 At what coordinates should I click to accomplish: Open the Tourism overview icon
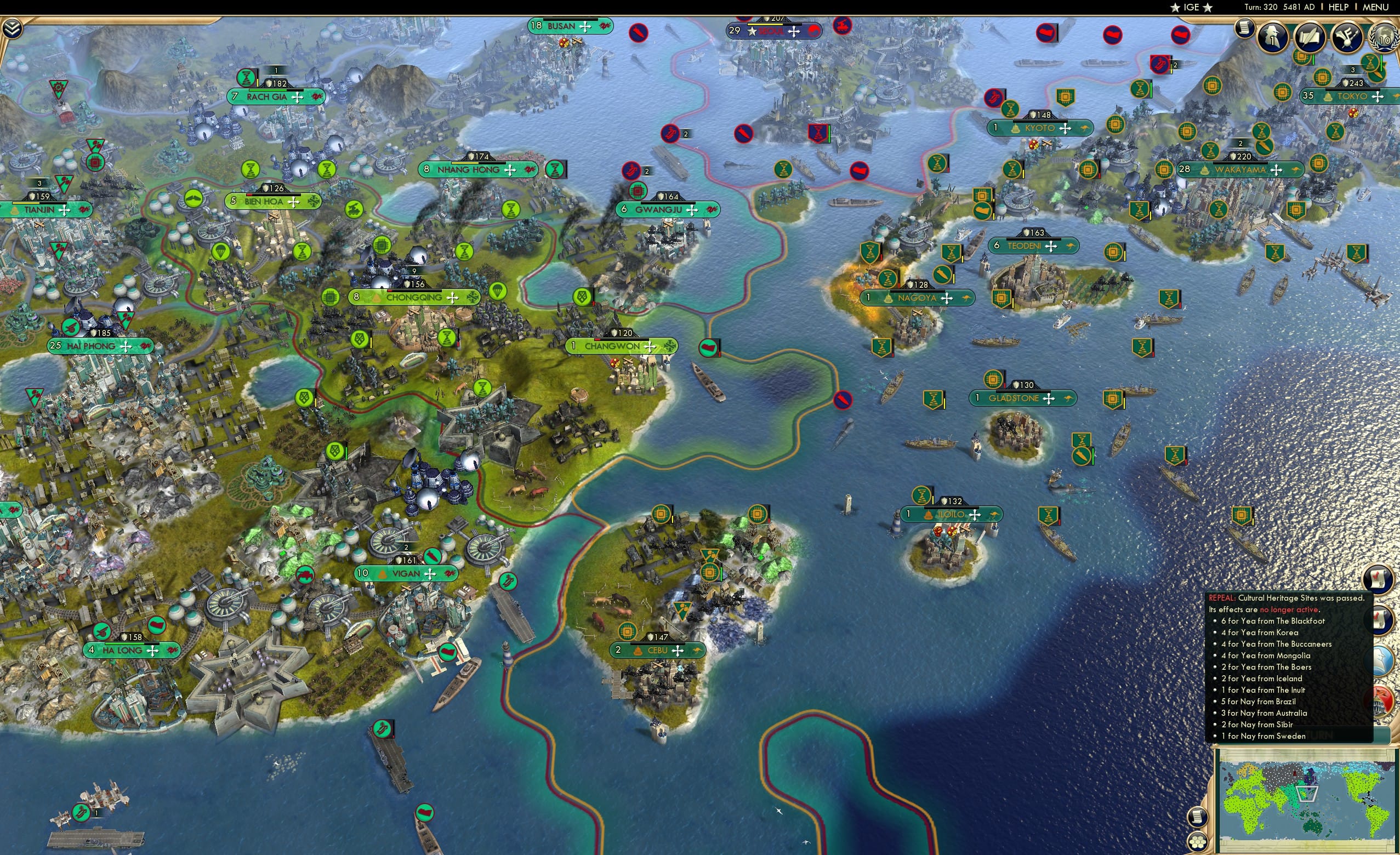(1348, 38)
